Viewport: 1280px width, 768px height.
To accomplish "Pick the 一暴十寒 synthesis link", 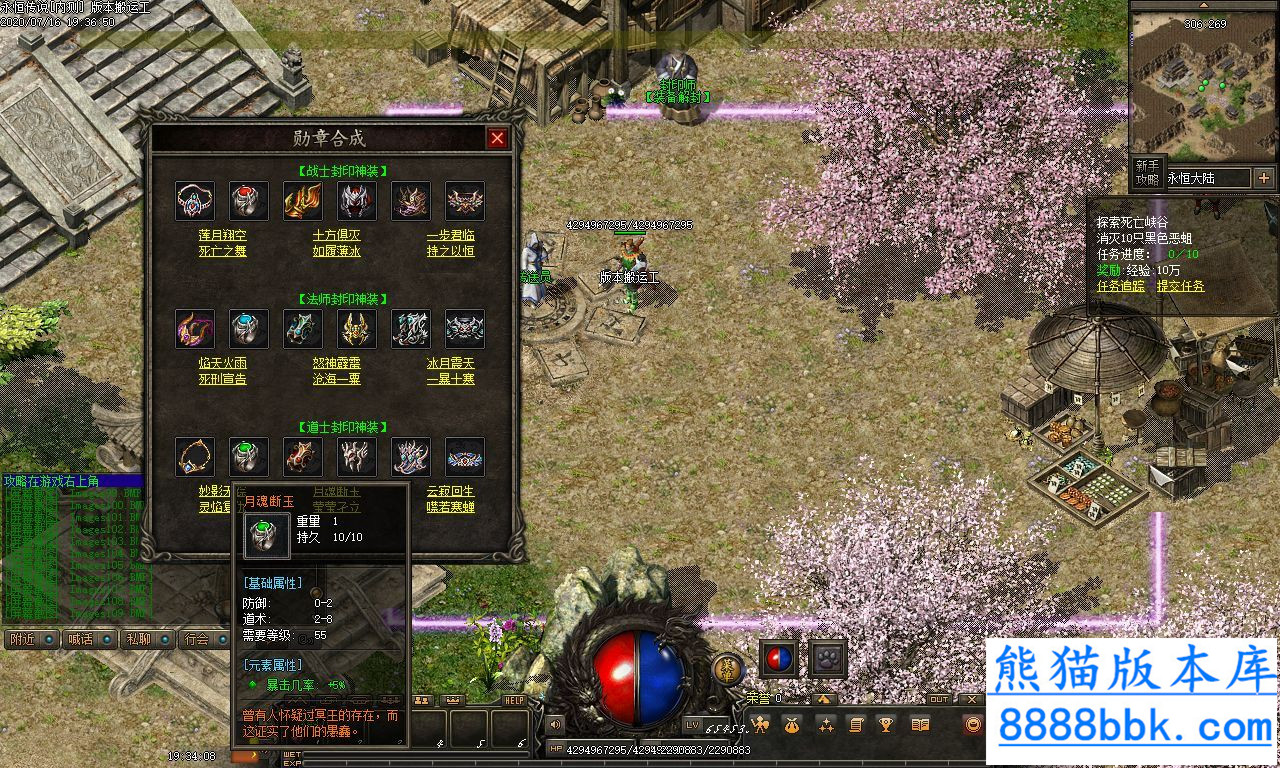I will coord(450,379).
